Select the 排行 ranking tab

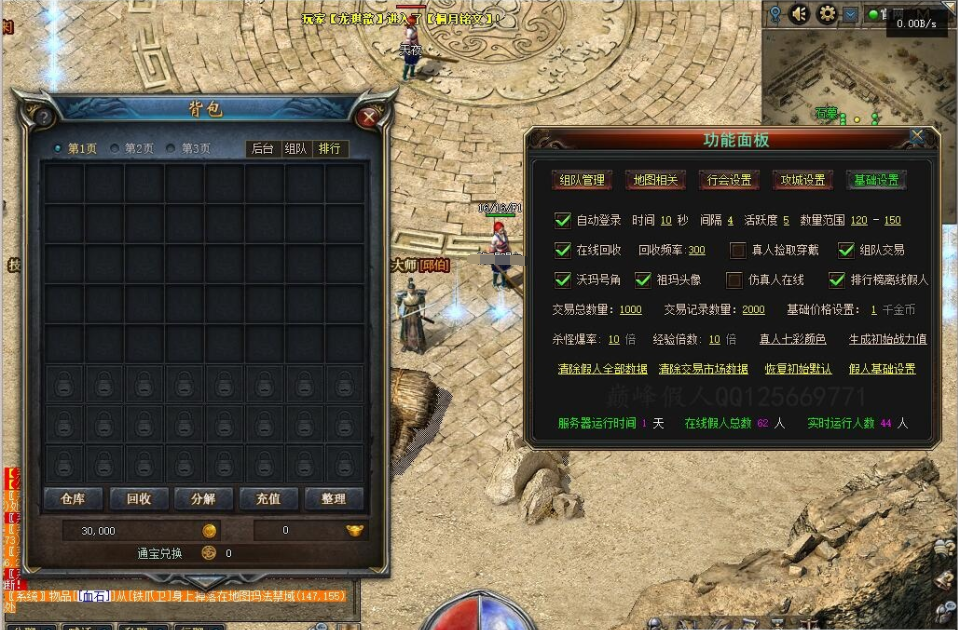point(328,149)
